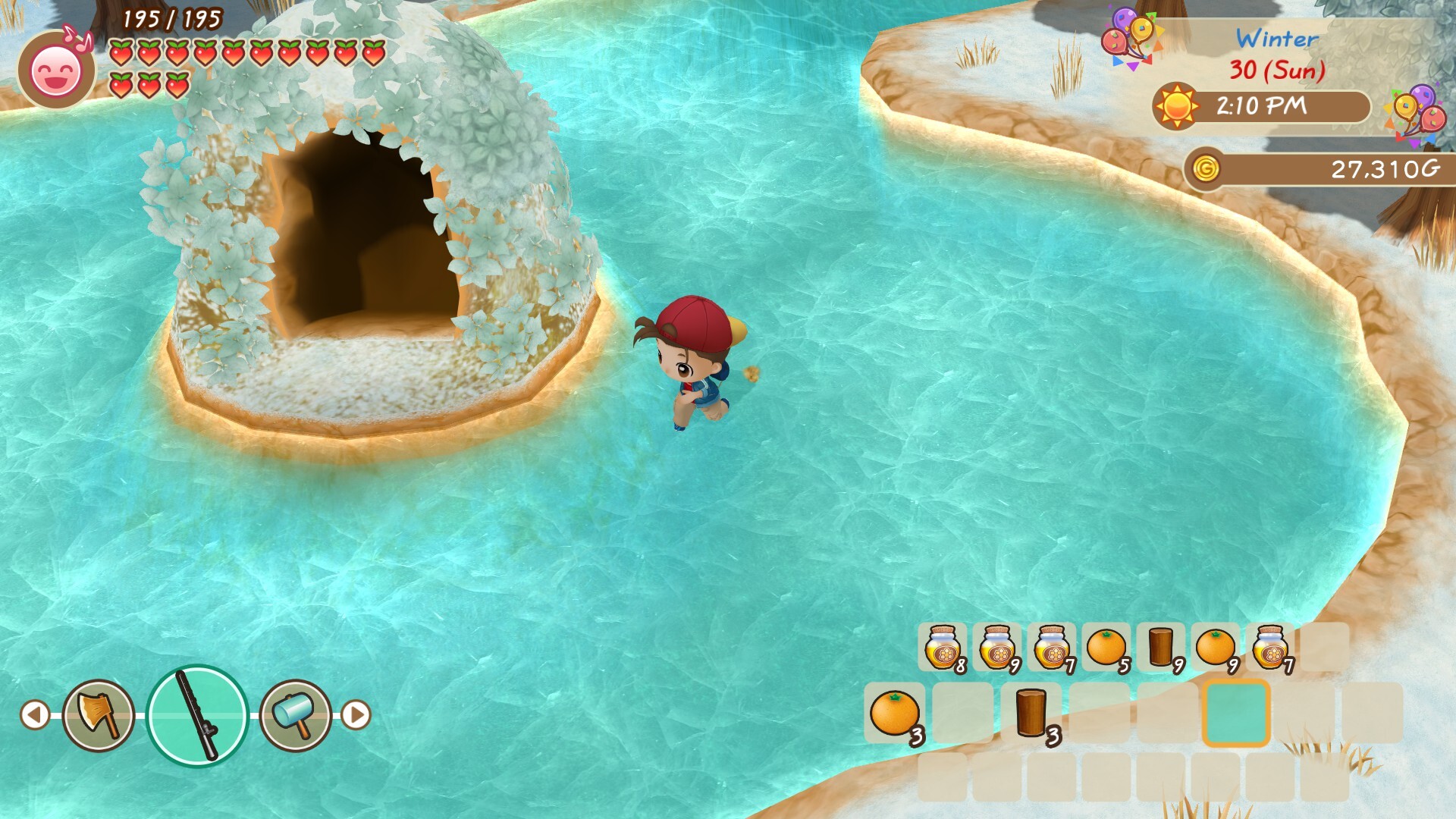Pick the stack of 3 lumber

click(1031, 713)
